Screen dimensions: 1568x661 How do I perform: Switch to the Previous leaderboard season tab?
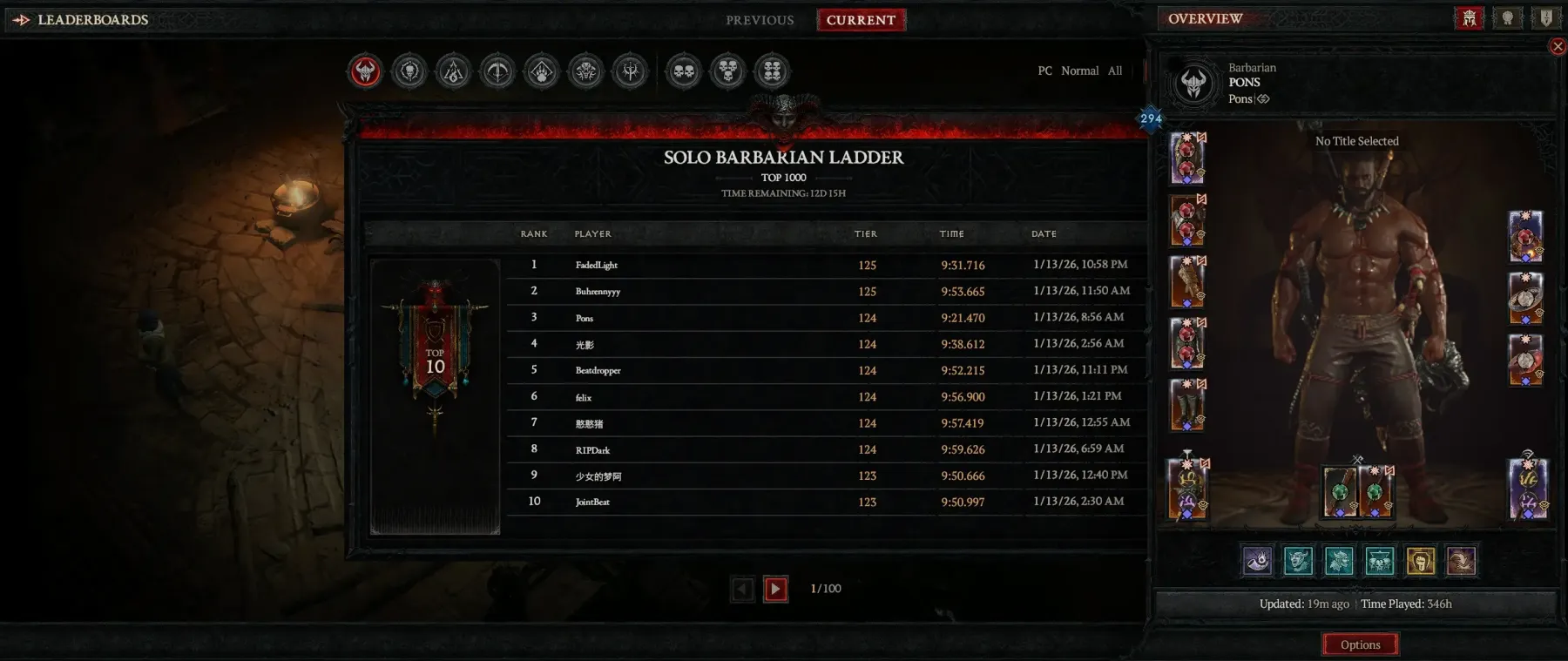(x=760, y=20)
